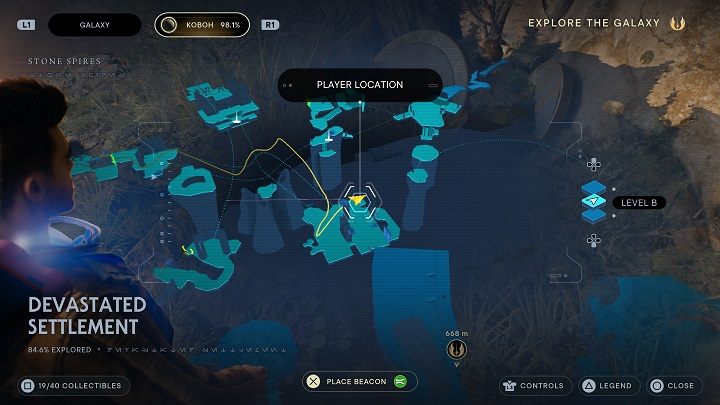The image size is (720, 405).
Task: View the 19/40 collectibles counter
Action: coord(71,385)
